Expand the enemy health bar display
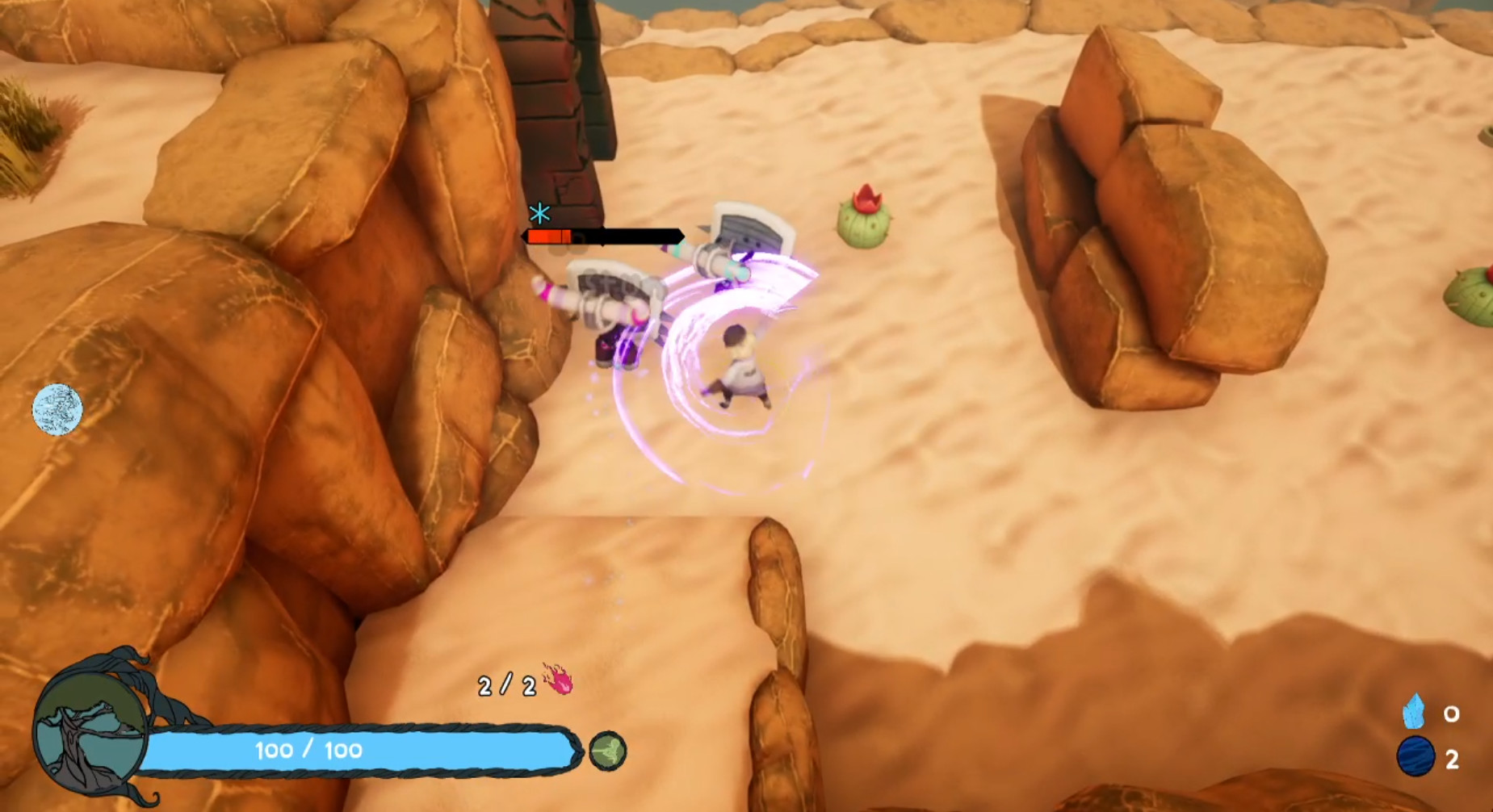This screenshot has width=1493, height=812. click(602, 236)
